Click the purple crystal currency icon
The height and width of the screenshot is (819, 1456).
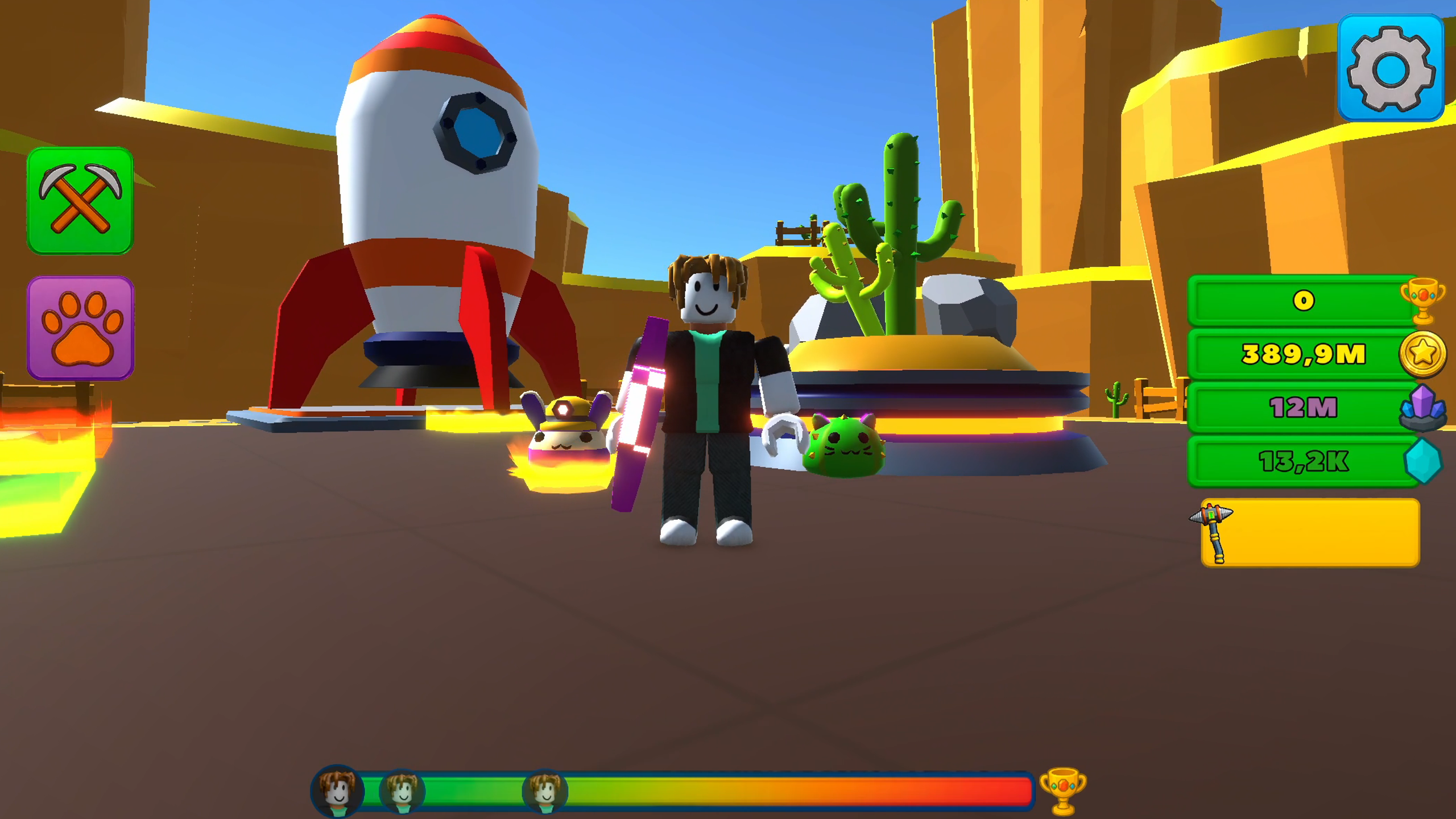coord(1430,407)
